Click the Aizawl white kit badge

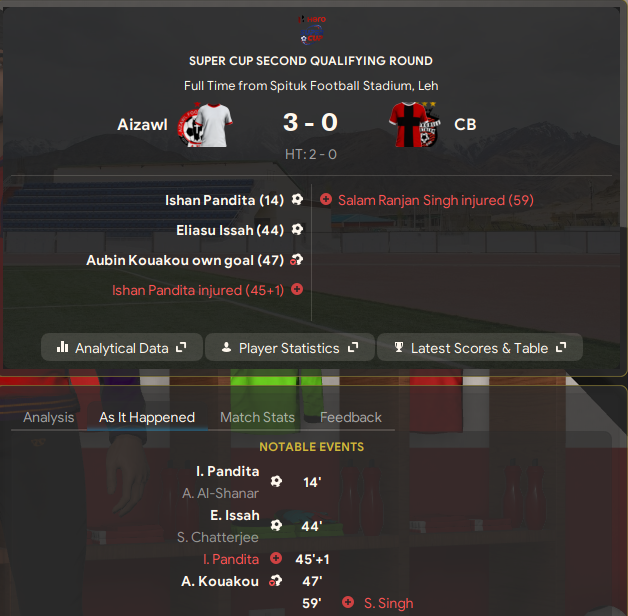pos(206,123)
